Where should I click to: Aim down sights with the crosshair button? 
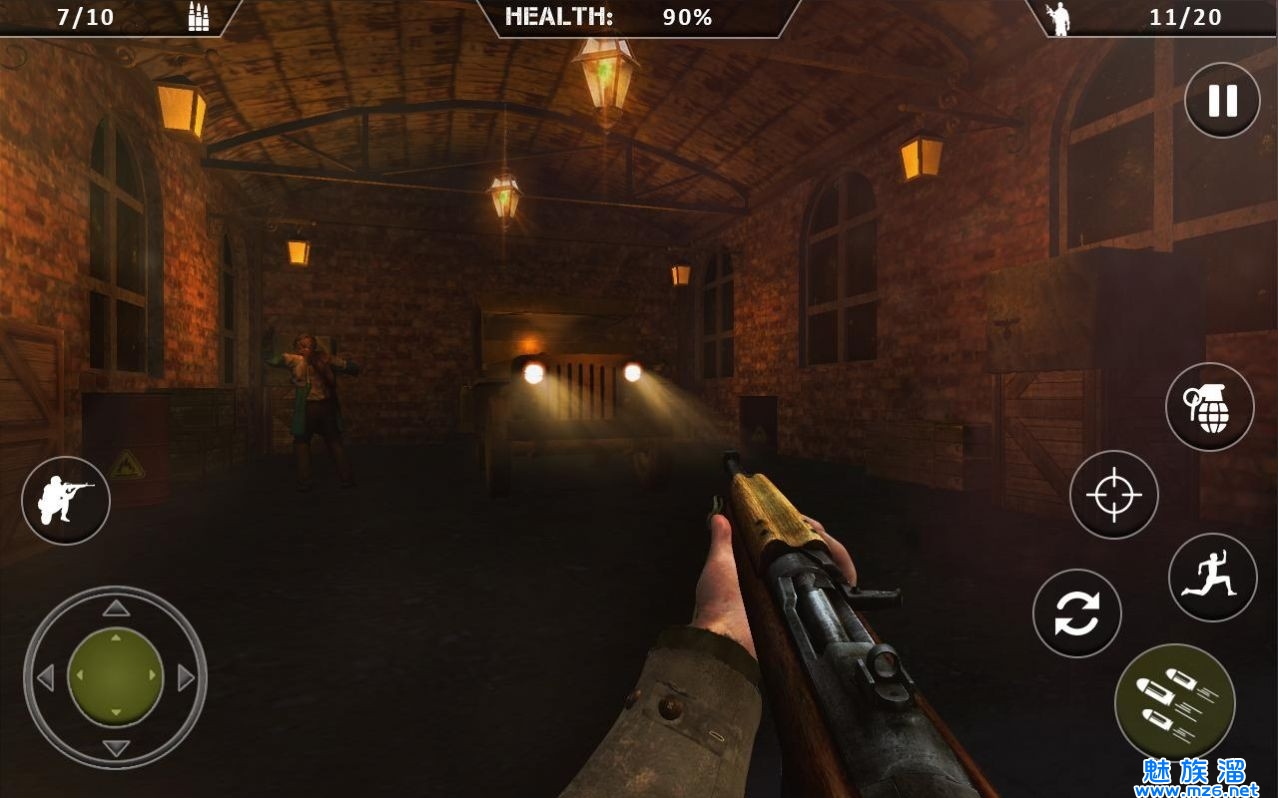[1114, 495]
